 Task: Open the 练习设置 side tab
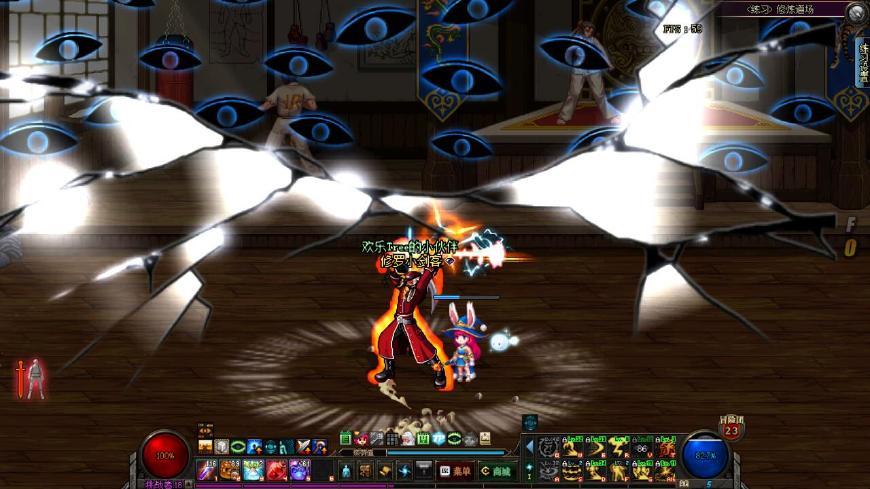pyautogui.click(x=862, y=62)
